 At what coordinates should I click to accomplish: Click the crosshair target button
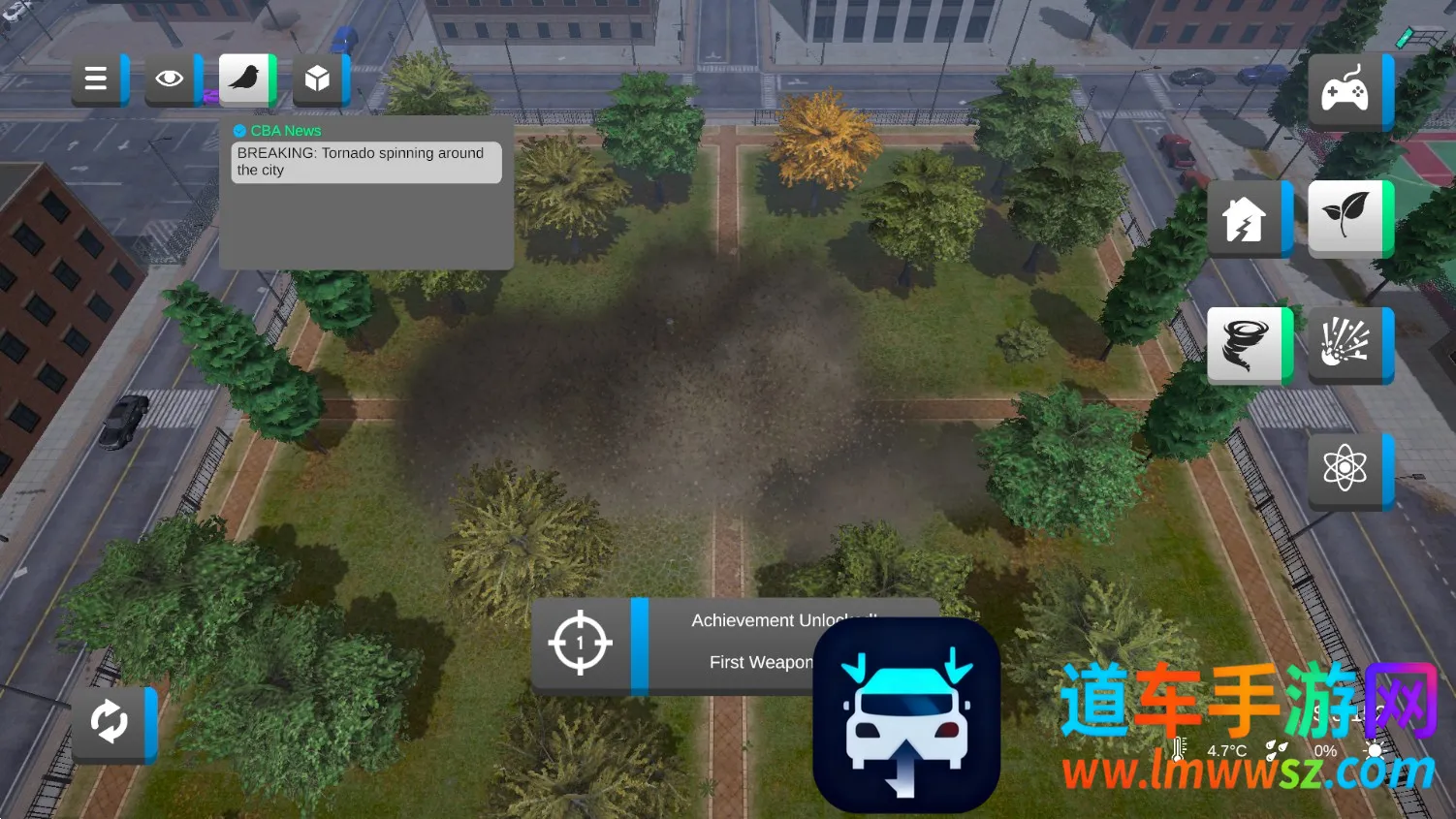(x=581, y=644)
